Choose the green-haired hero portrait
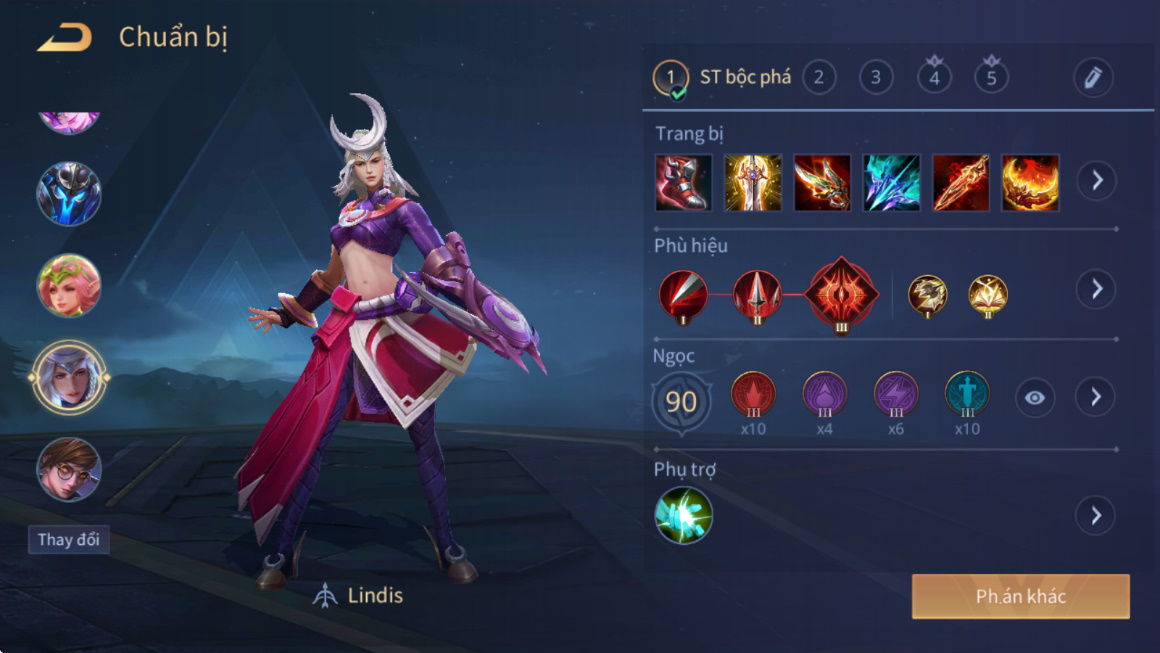The width and height of the screenshot is (1160, 653). coord(69,285)
